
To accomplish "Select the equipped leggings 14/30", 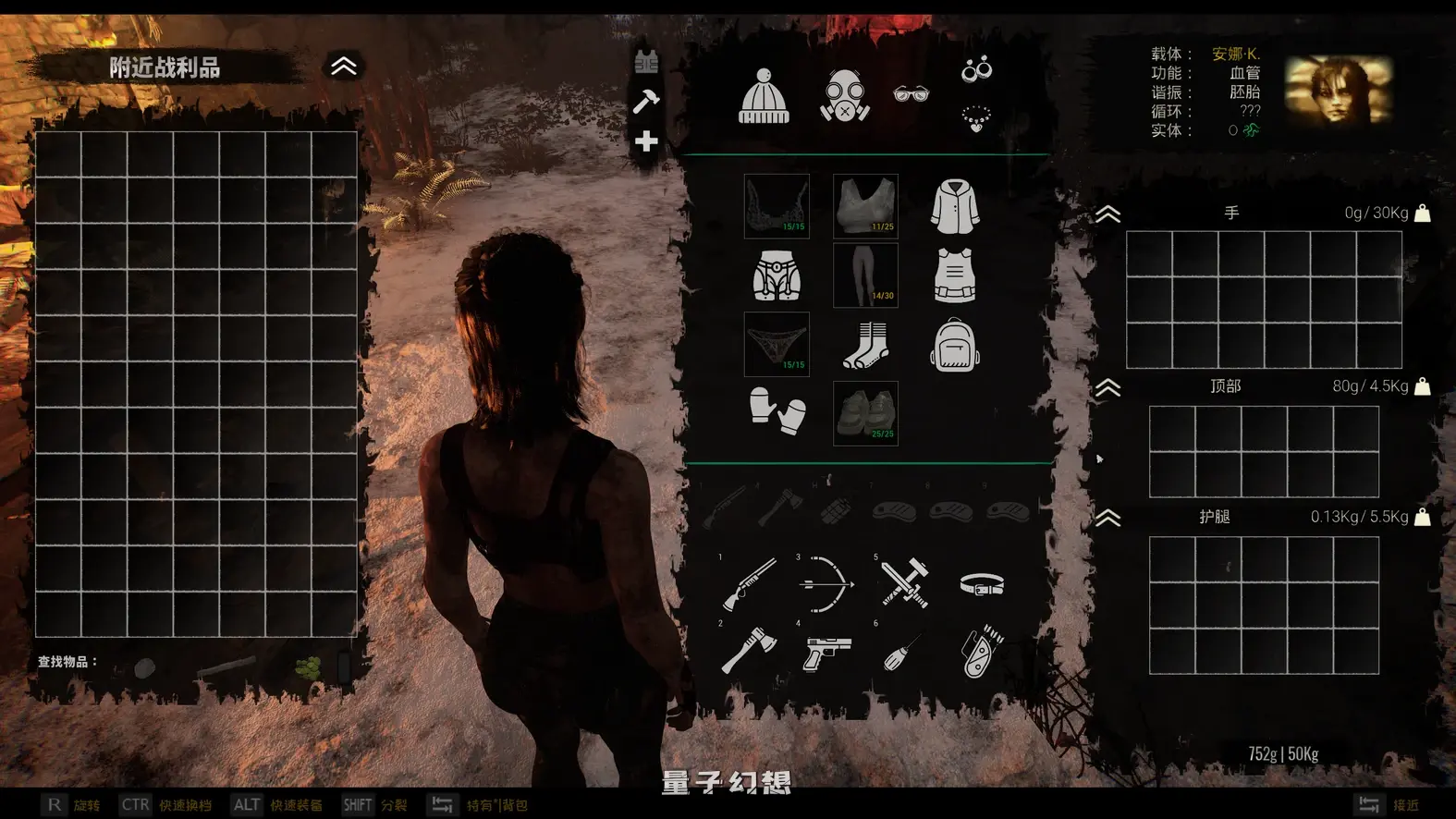I will click(865, 275).
